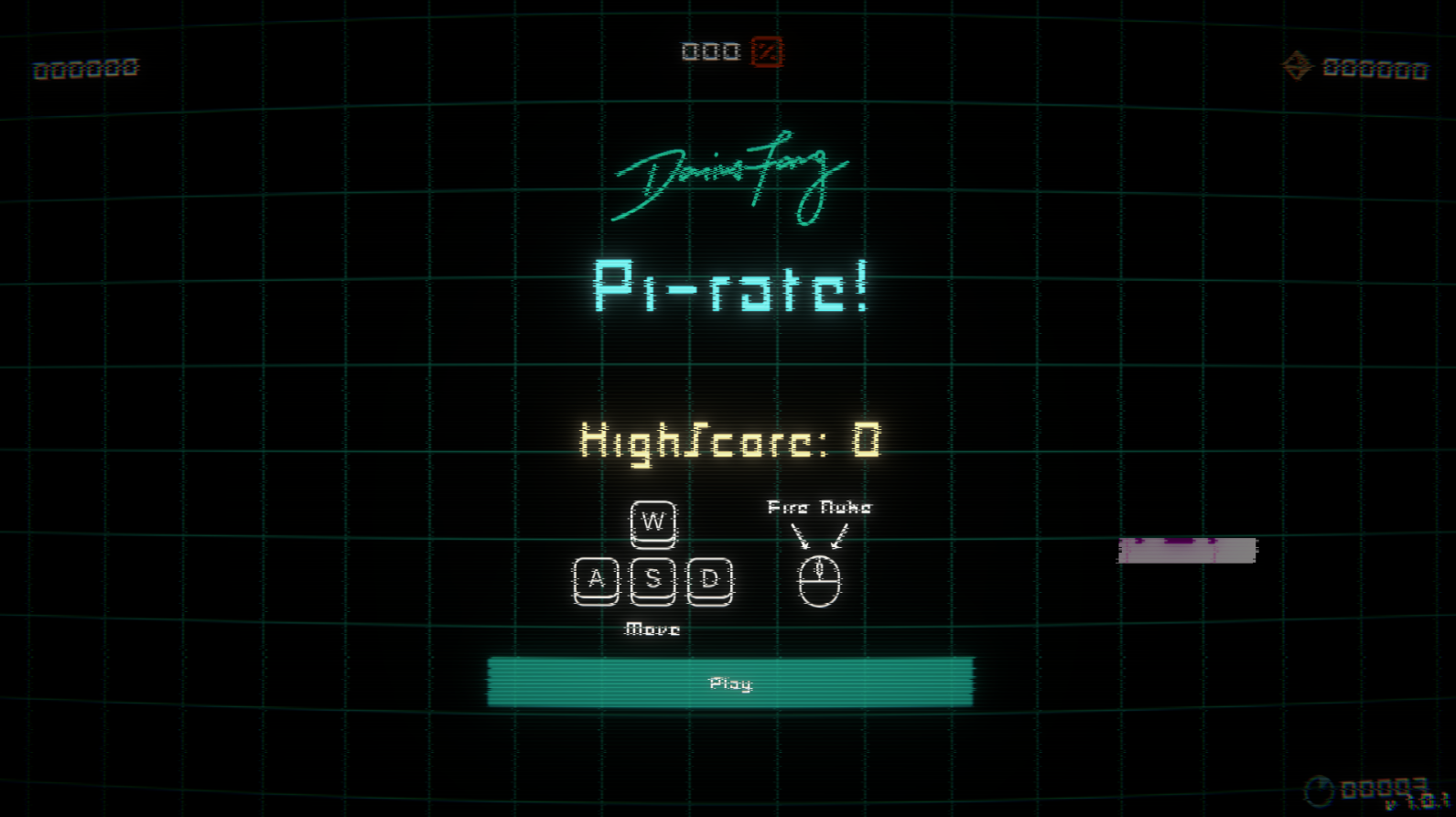Select the diamond gem icon near top-right counter
The image size is (1456, 817).
point(1299,67)
